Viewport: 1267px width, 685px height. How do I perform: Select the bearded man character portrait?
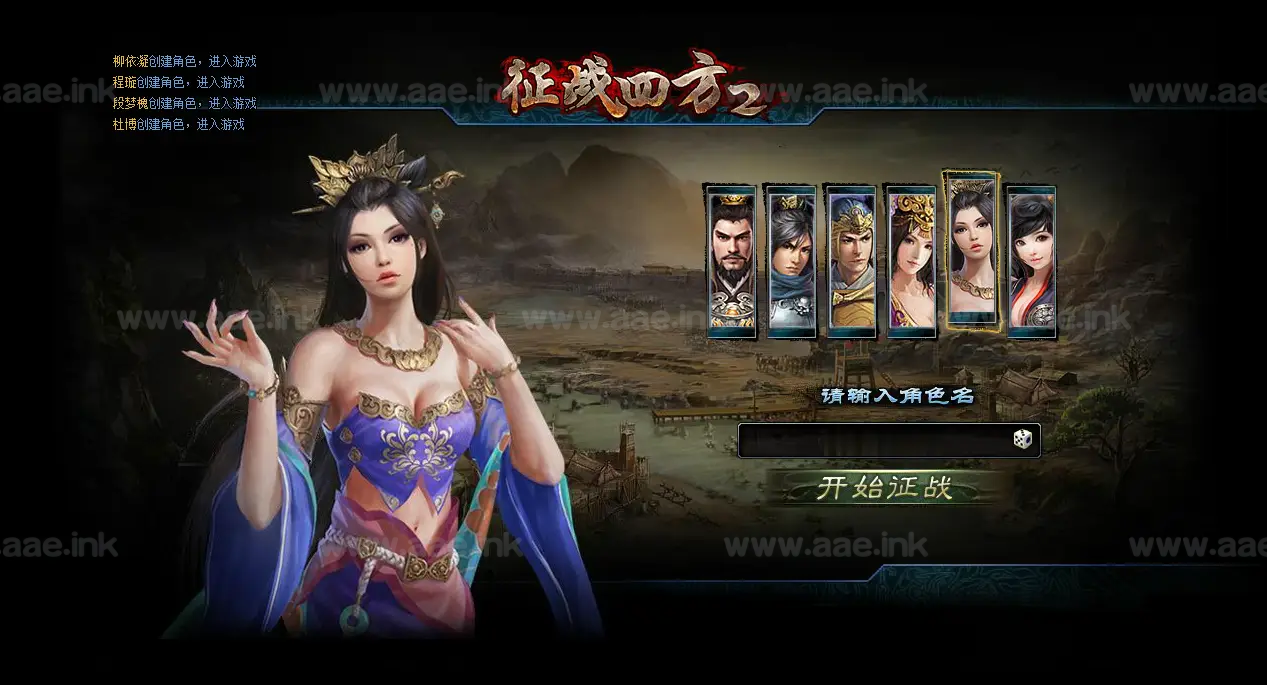tap(732, 261)
